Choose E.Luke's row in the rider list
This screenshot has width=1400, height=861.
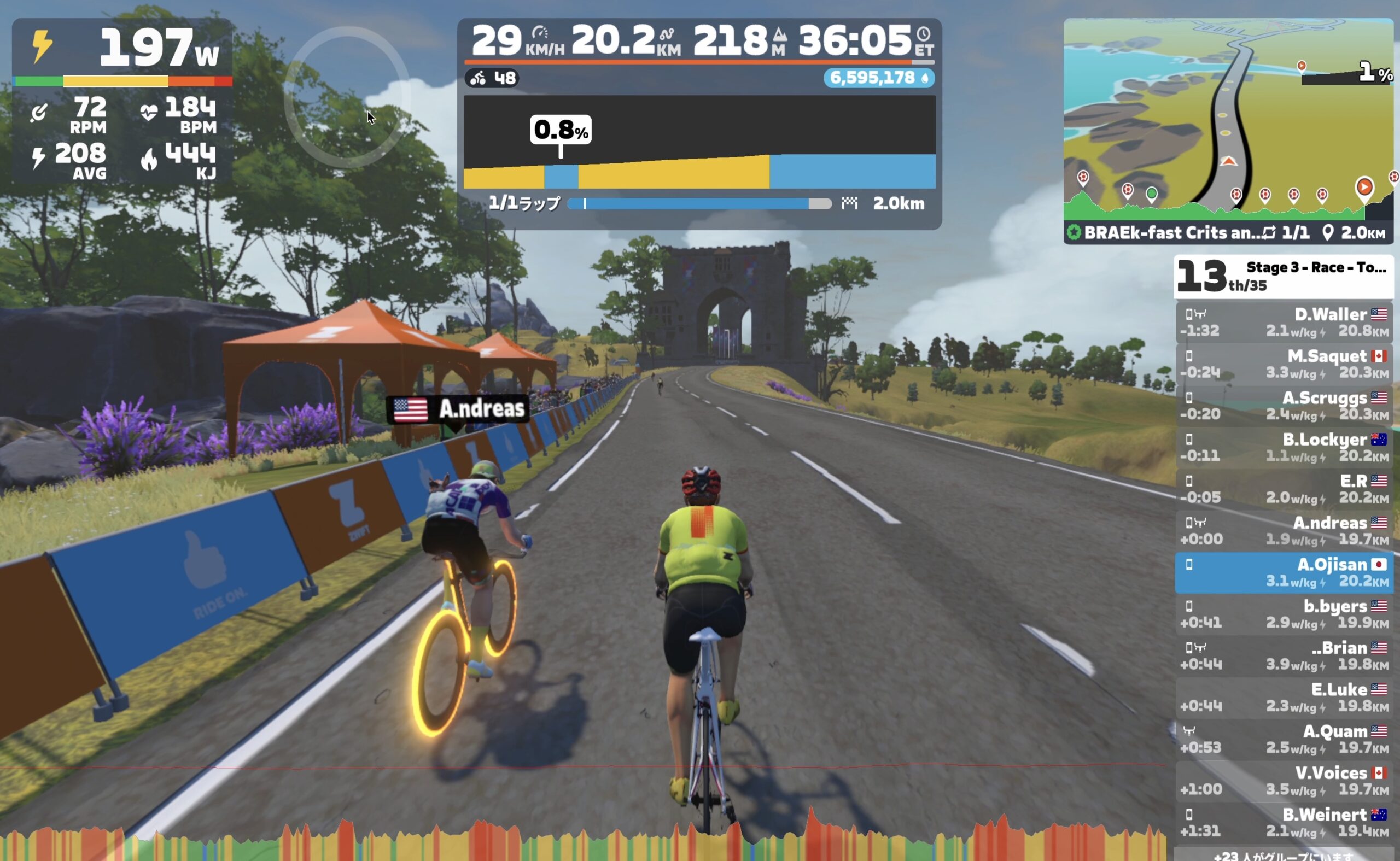click(x=1284, y=697)
